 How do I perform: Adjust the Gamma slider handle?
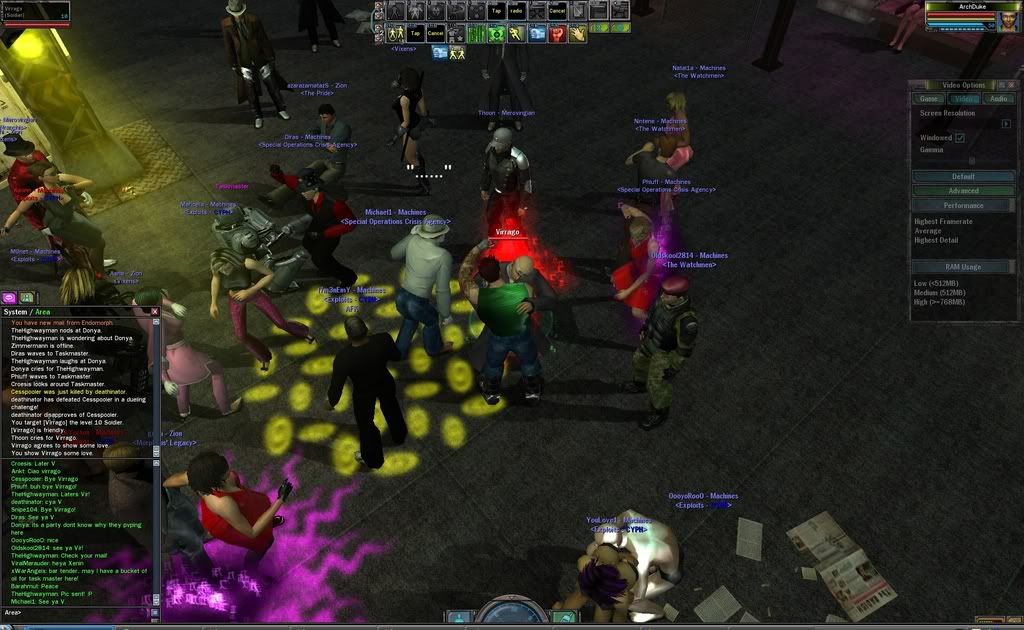(x=971, y=161)
